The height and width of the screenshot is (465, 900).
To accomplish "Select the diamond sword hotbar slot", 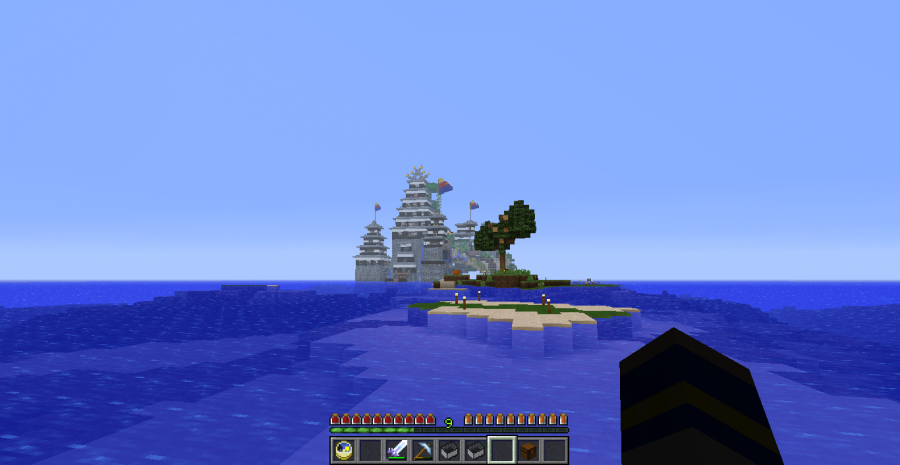I will pos(396,450).
